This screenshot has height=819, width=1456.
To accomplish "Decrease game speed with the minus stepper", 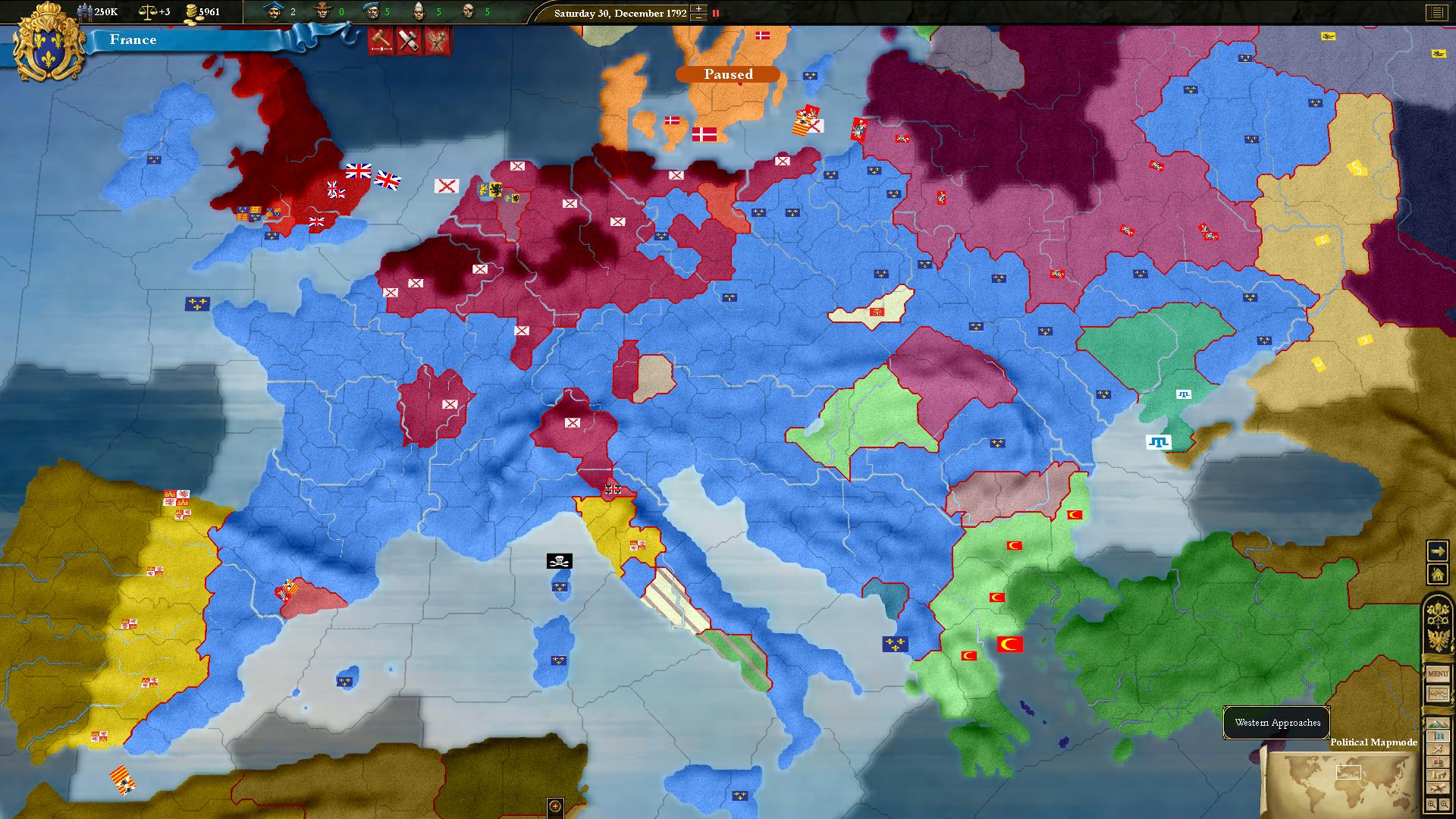I will 697,18.
